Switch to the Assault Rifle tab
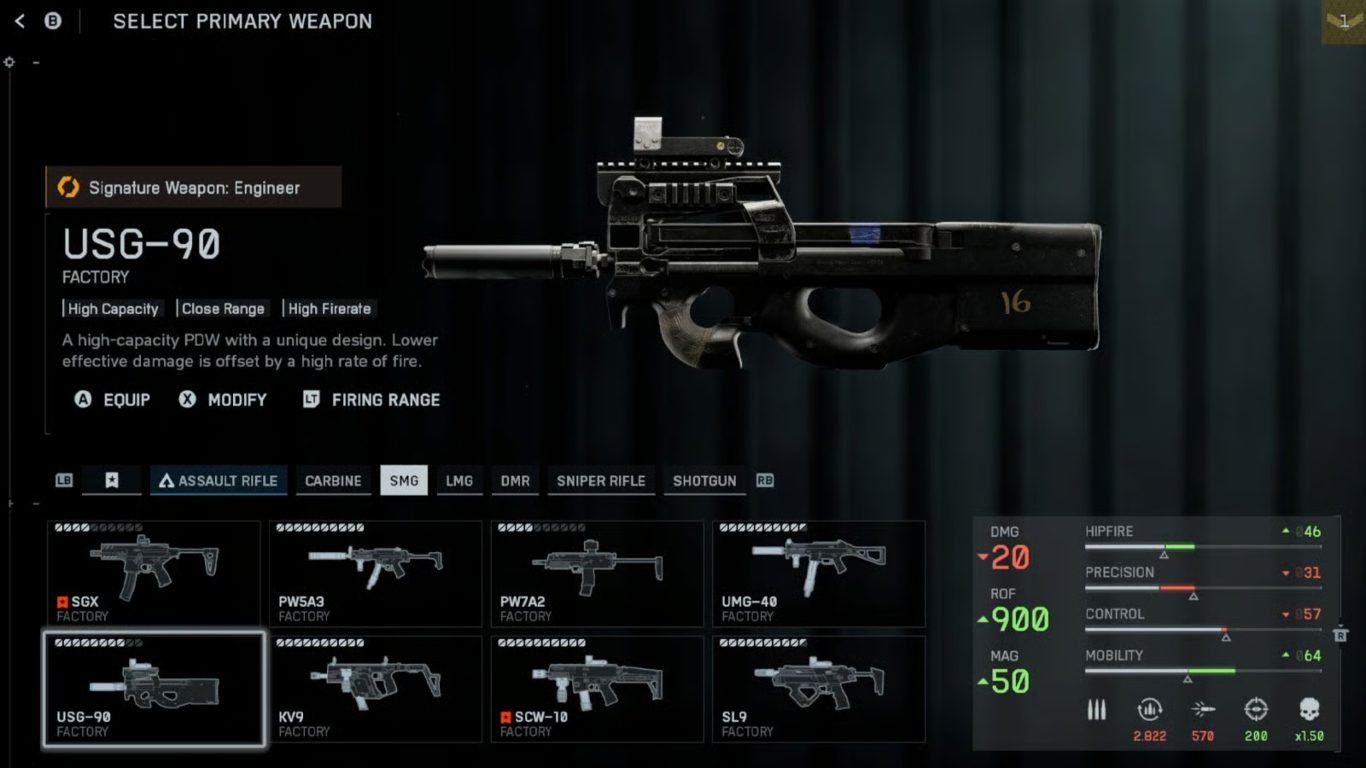This screenshot has height=768, width=1366. click(x=218, y=481)
